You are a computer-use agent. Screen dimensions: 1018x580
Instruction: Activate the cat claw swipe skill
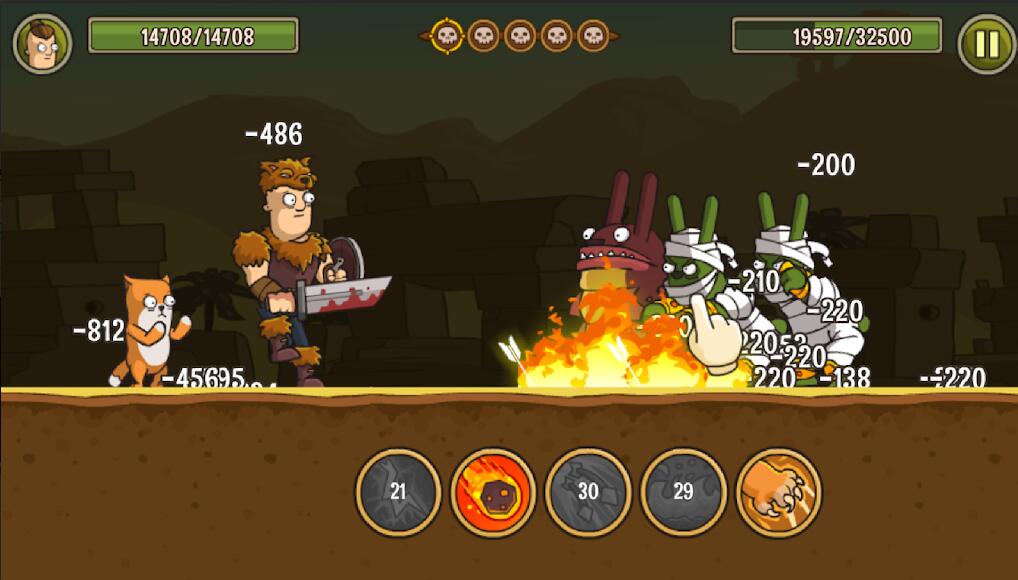click(778, 492)
